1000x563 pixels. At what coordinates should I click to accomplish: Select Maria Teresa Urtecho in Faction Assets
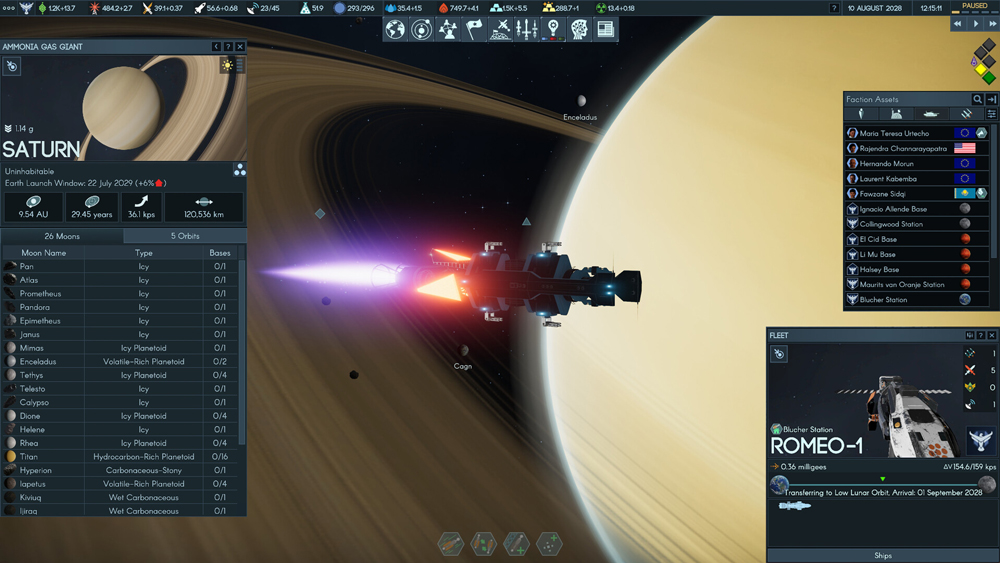click(x=894, y=133)
